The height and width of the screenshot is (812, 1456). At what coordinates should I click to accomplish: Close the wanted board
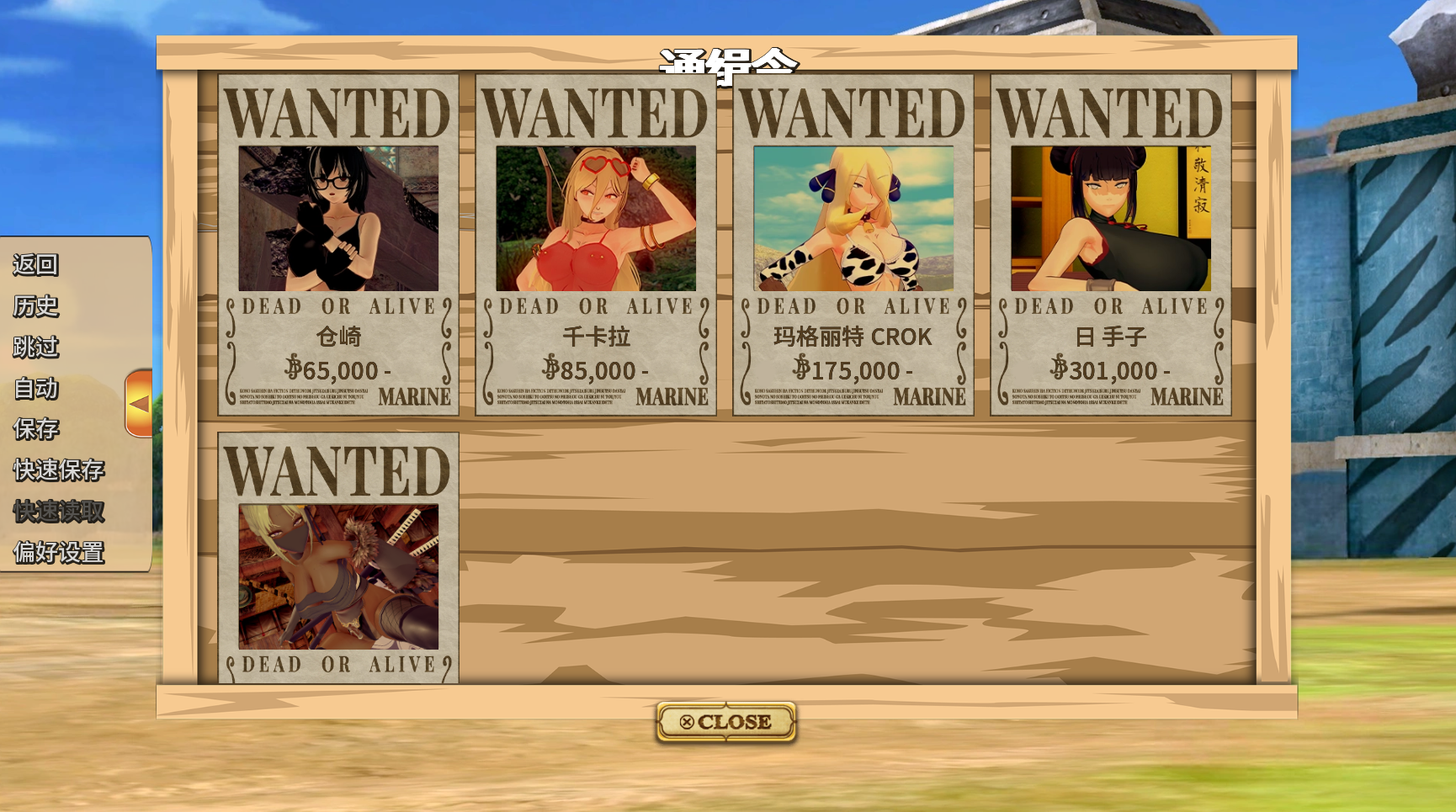pyautogui.click(x=725, y=722)
